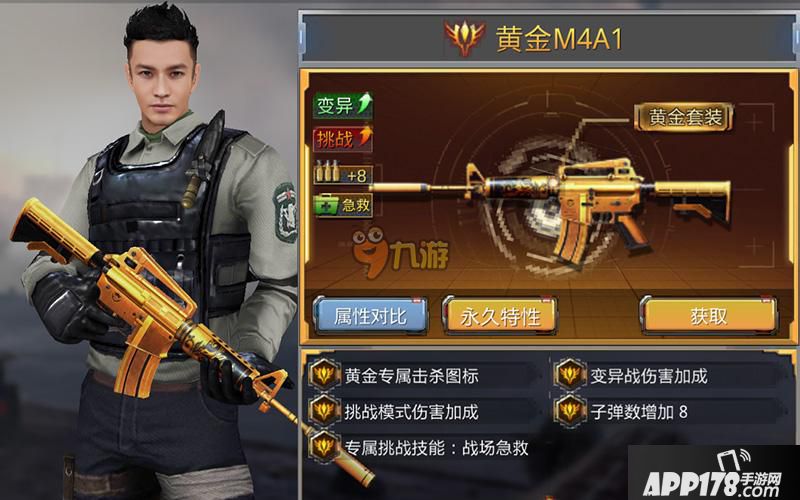Show the 永久特性 permanent traits
800x500 pixels.
500,316
